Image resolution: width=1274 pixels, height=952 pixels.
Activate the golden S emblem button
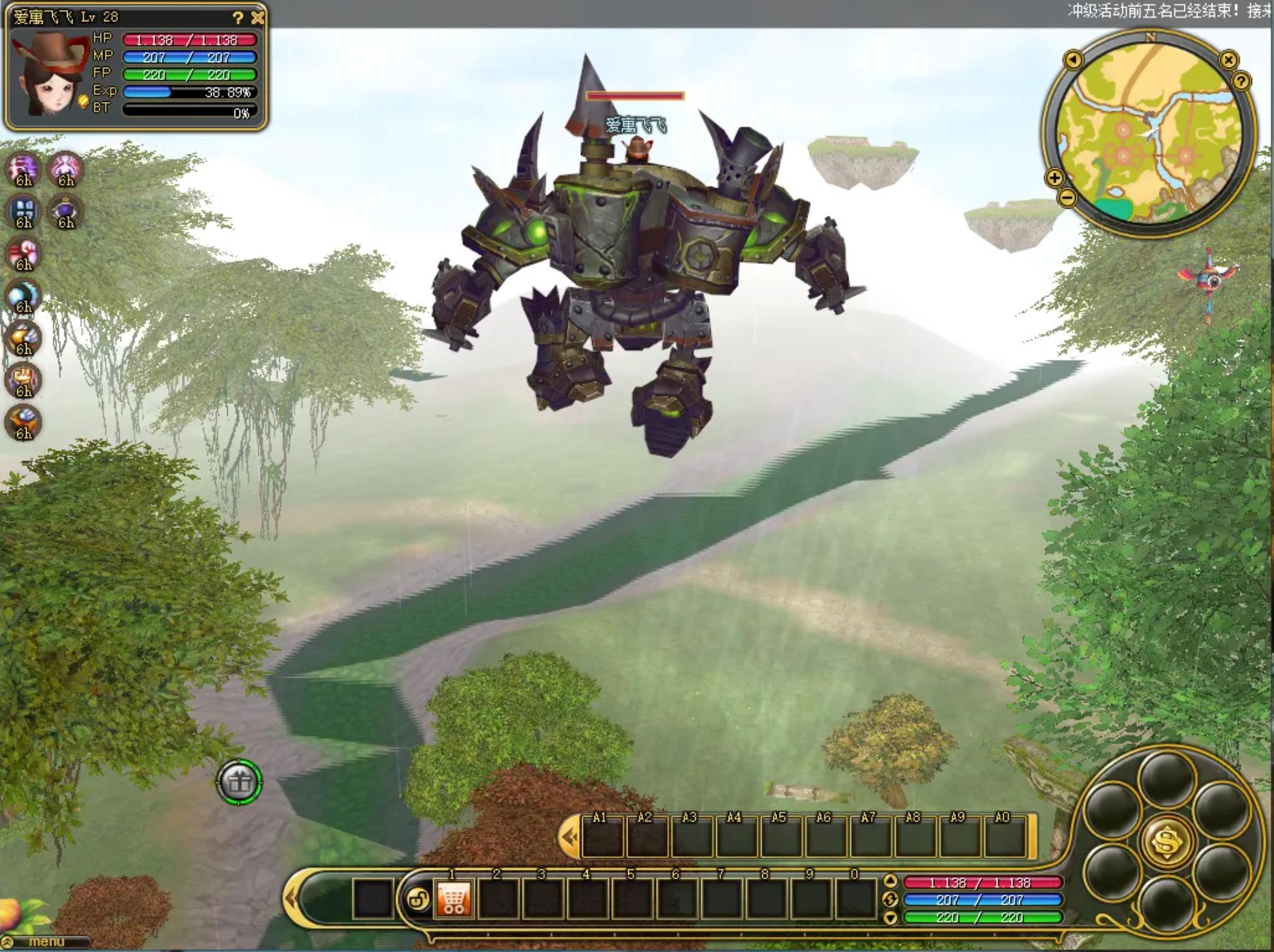1167,841
